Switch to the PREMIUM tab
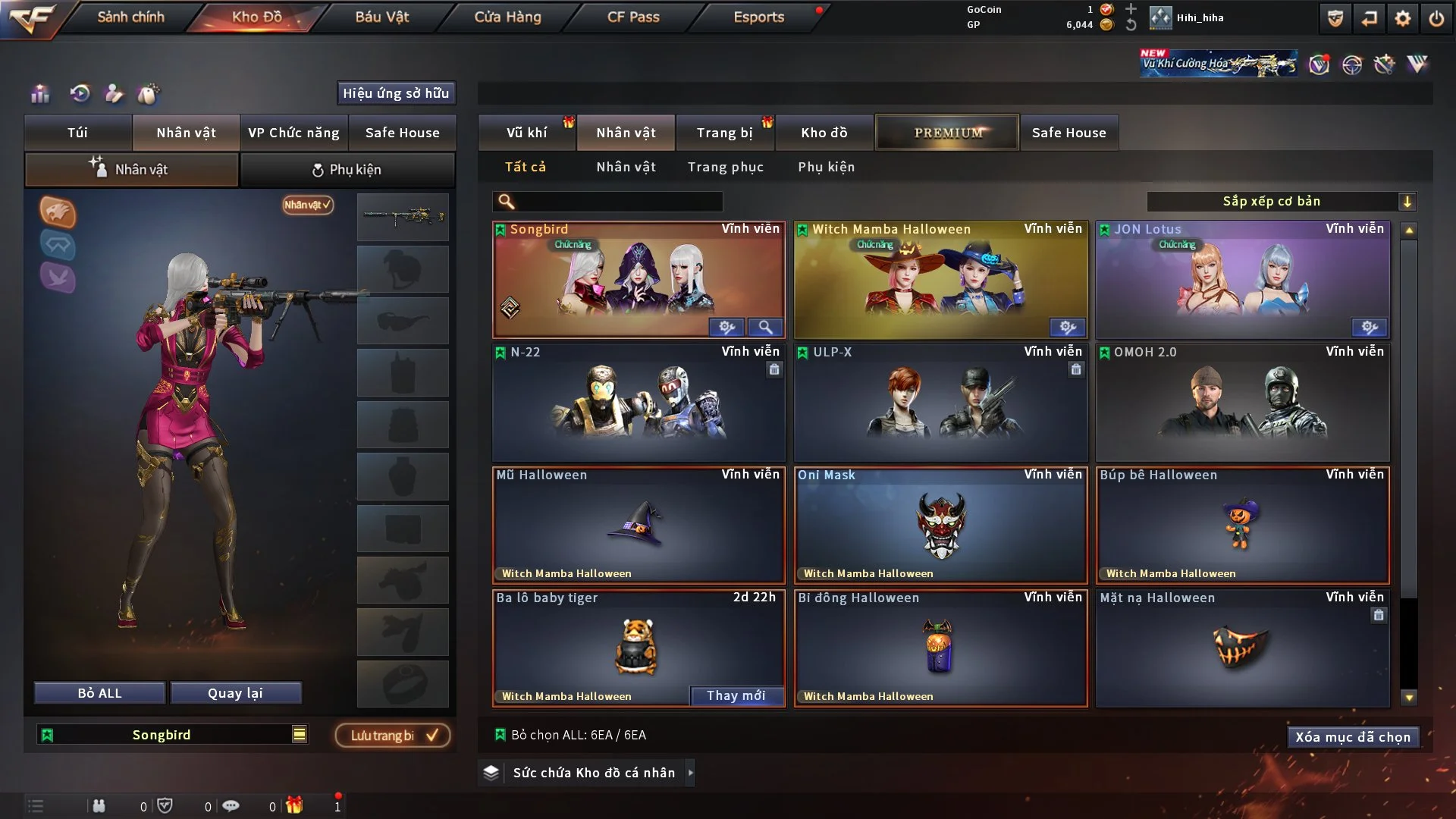This screenshot has width=1456, height=819. click(x=947, y=132)
